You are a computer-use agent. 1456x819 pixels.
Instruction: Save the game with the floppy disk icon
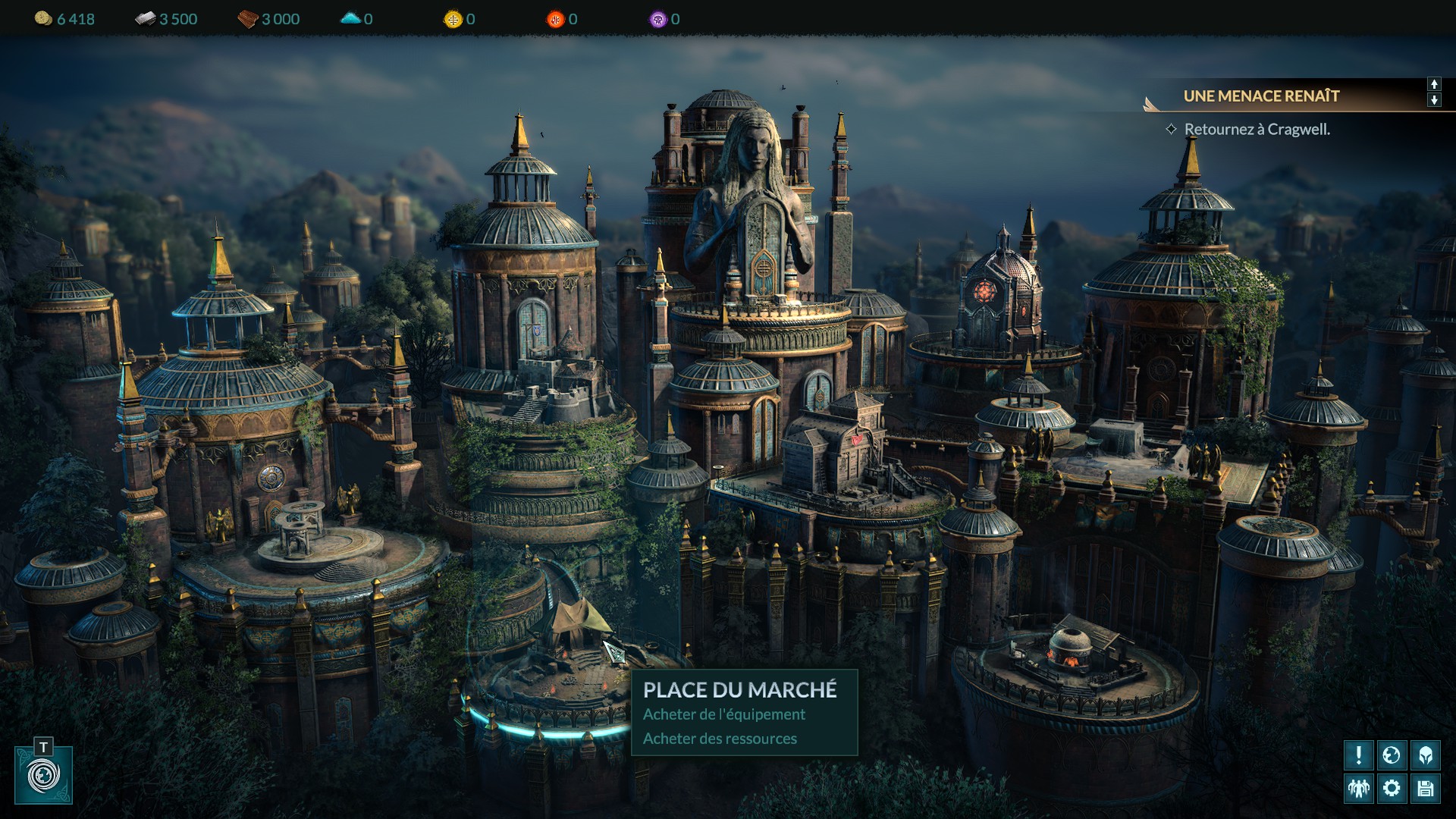coord(1425,789)
